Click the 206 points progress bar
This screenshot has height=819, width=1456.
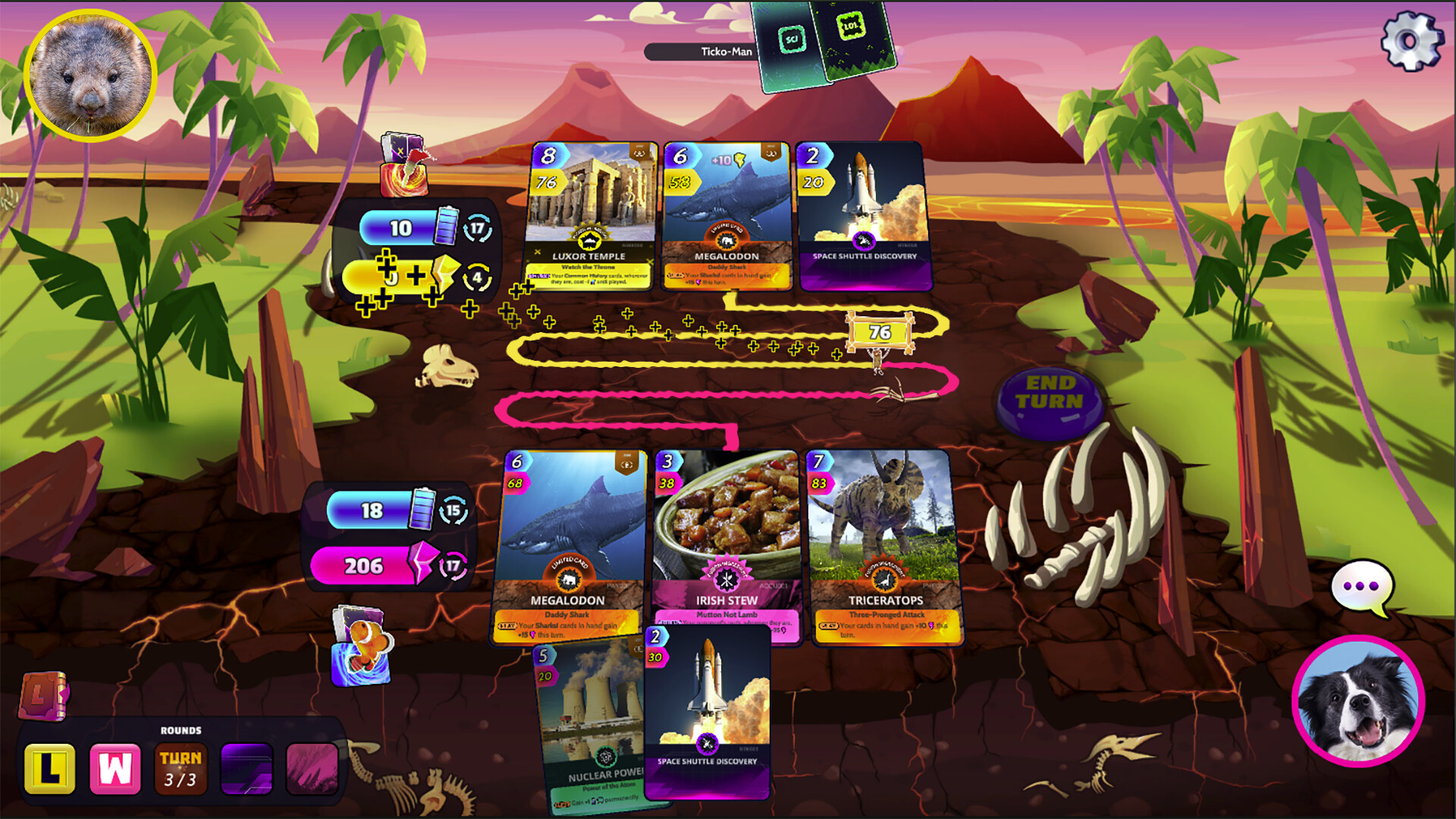tap(364, 564)
